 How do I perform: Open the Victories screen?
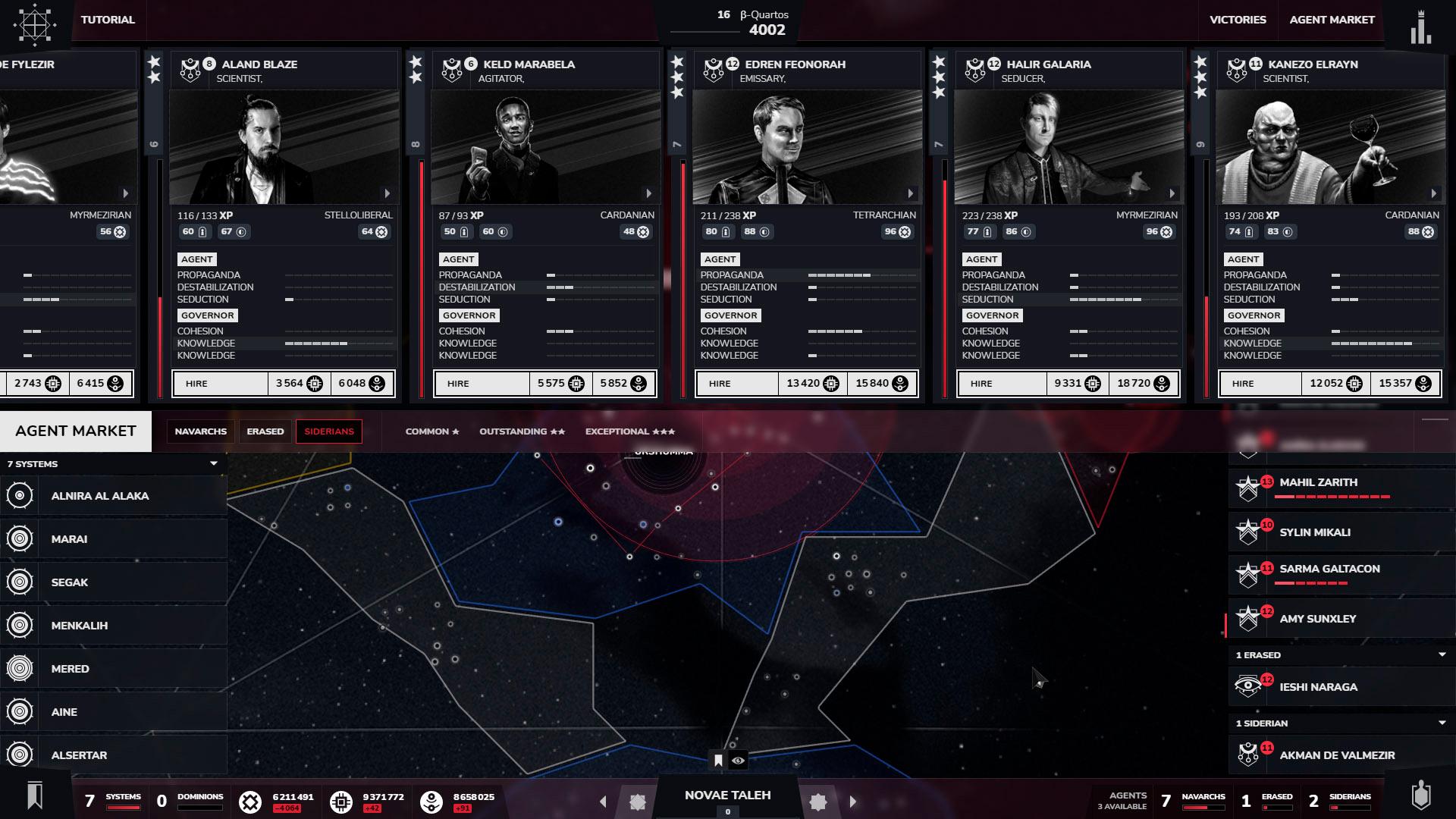(x=1238, y=20)
